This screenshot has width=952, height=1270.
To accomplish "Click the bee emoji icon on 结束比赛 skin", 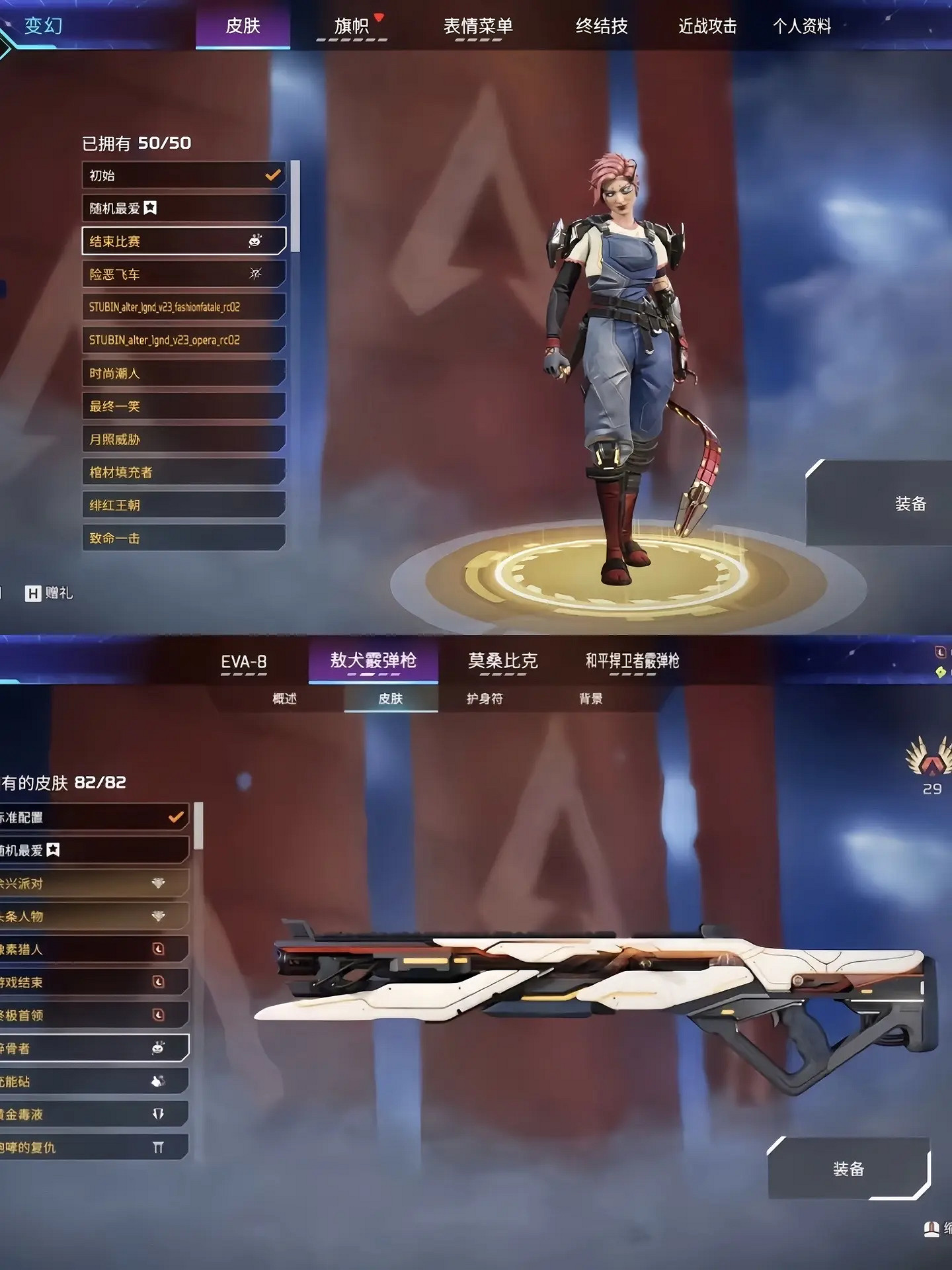I will coord(255,241).
